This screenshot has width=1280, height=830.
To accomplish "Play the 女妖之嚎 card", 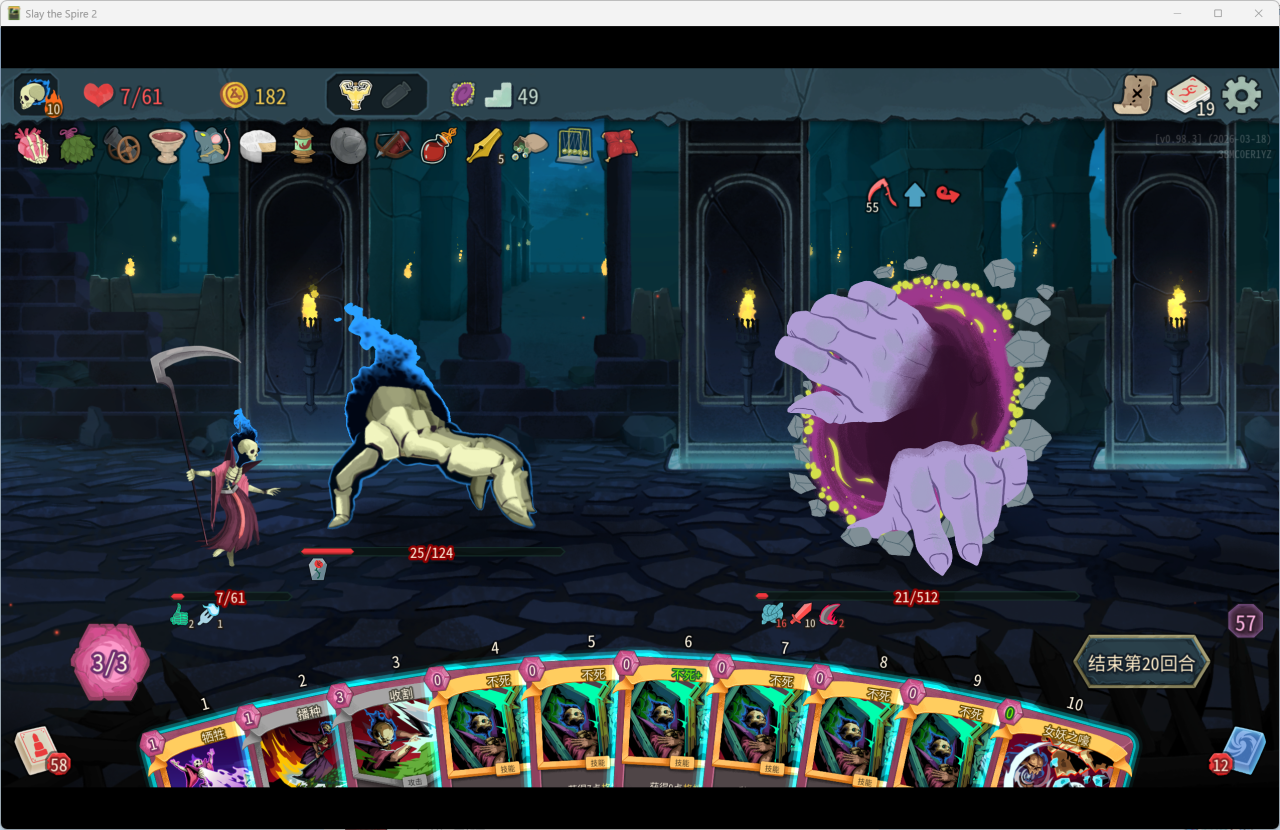I will pos(1065,760).
